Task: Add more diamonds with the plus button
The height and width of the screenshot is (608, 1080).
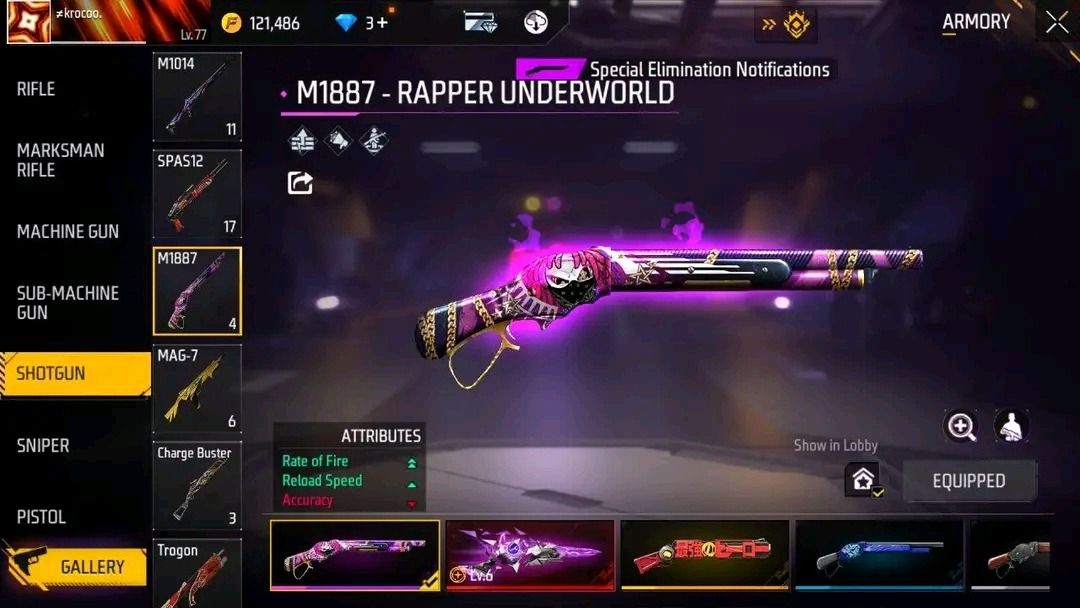Action: click(x=383, y=22)
